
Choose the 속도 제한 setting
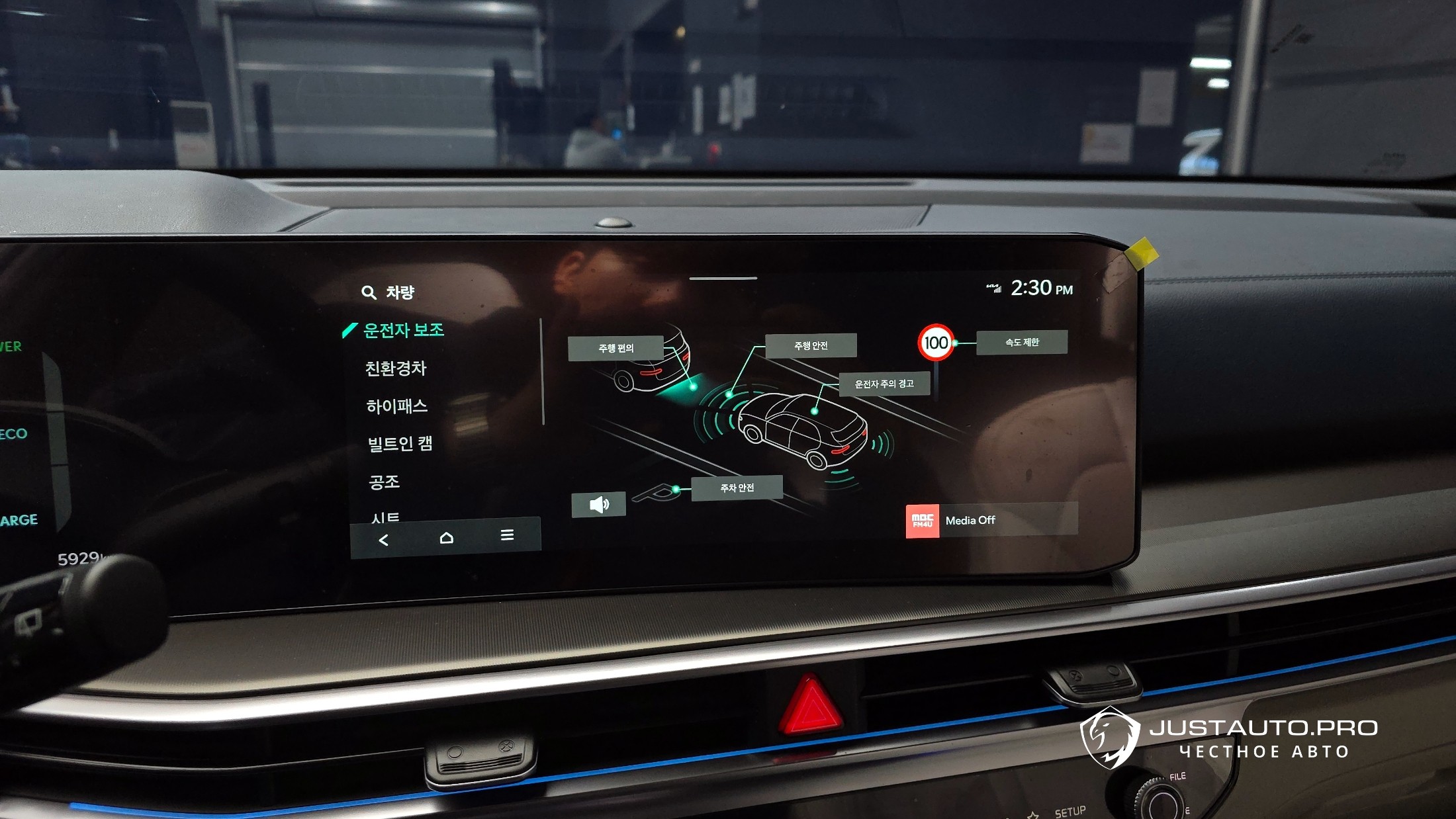[x=1021, y=342]
